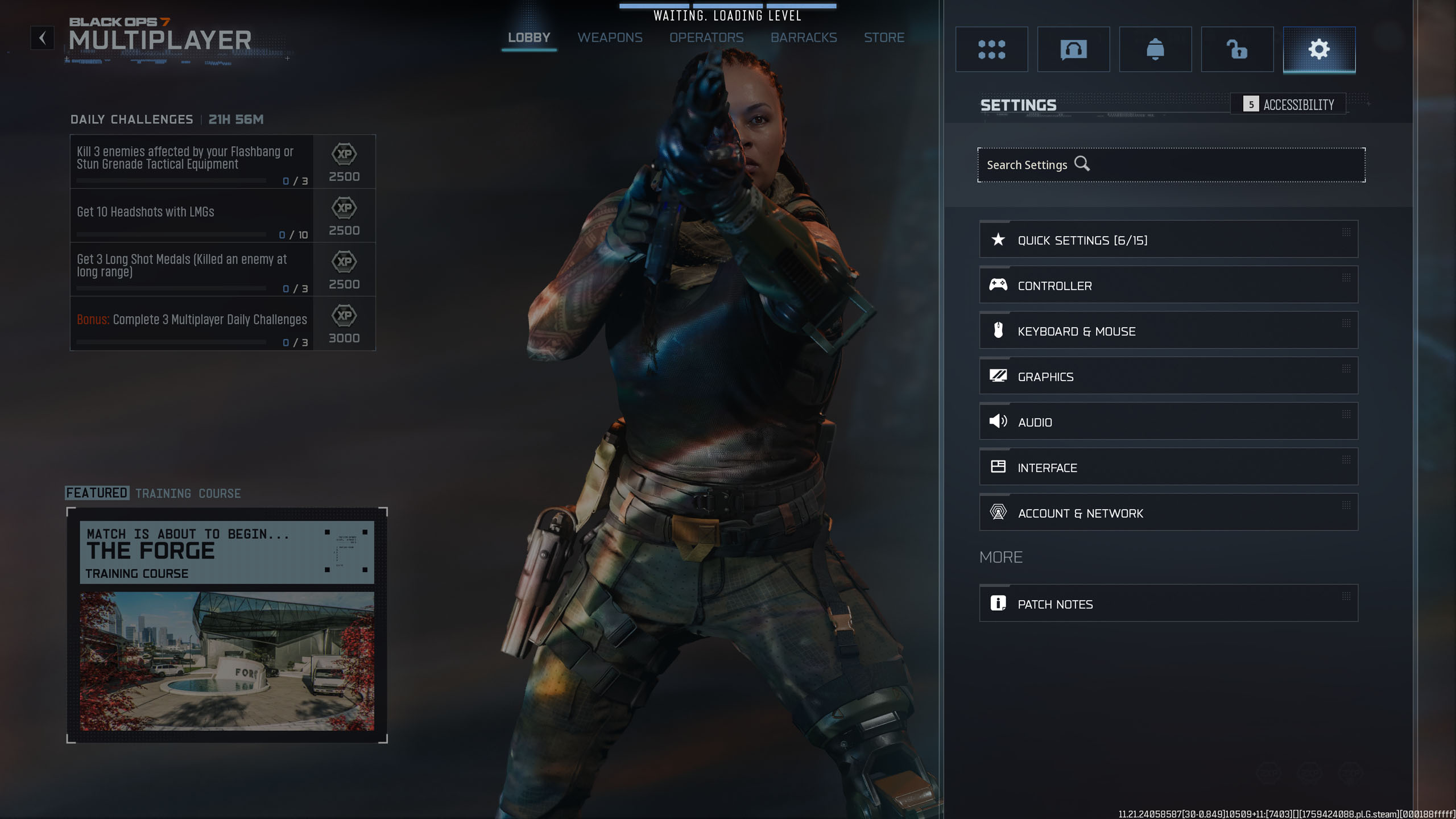Click the back arrow beside Multiplayer

coord(42,38)
